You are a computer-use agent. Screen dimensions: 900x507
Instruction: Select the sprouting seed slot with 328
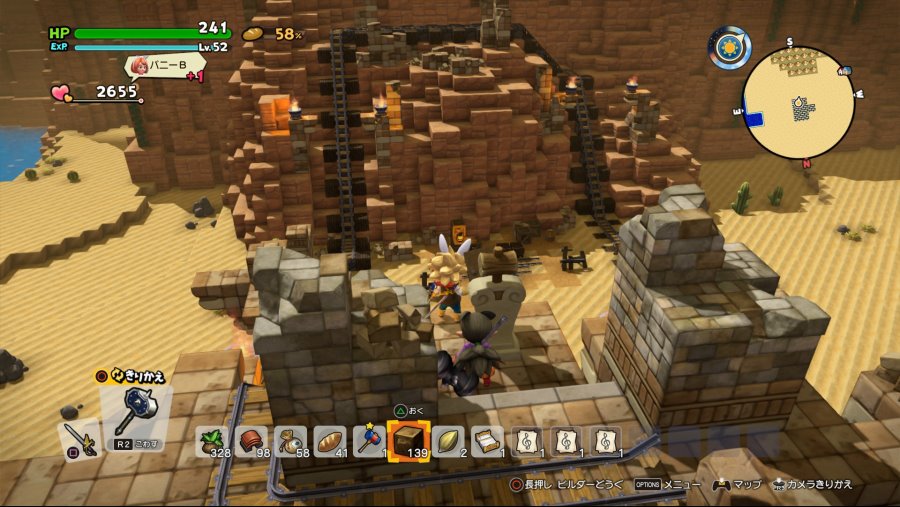click(x=213, y=442)
